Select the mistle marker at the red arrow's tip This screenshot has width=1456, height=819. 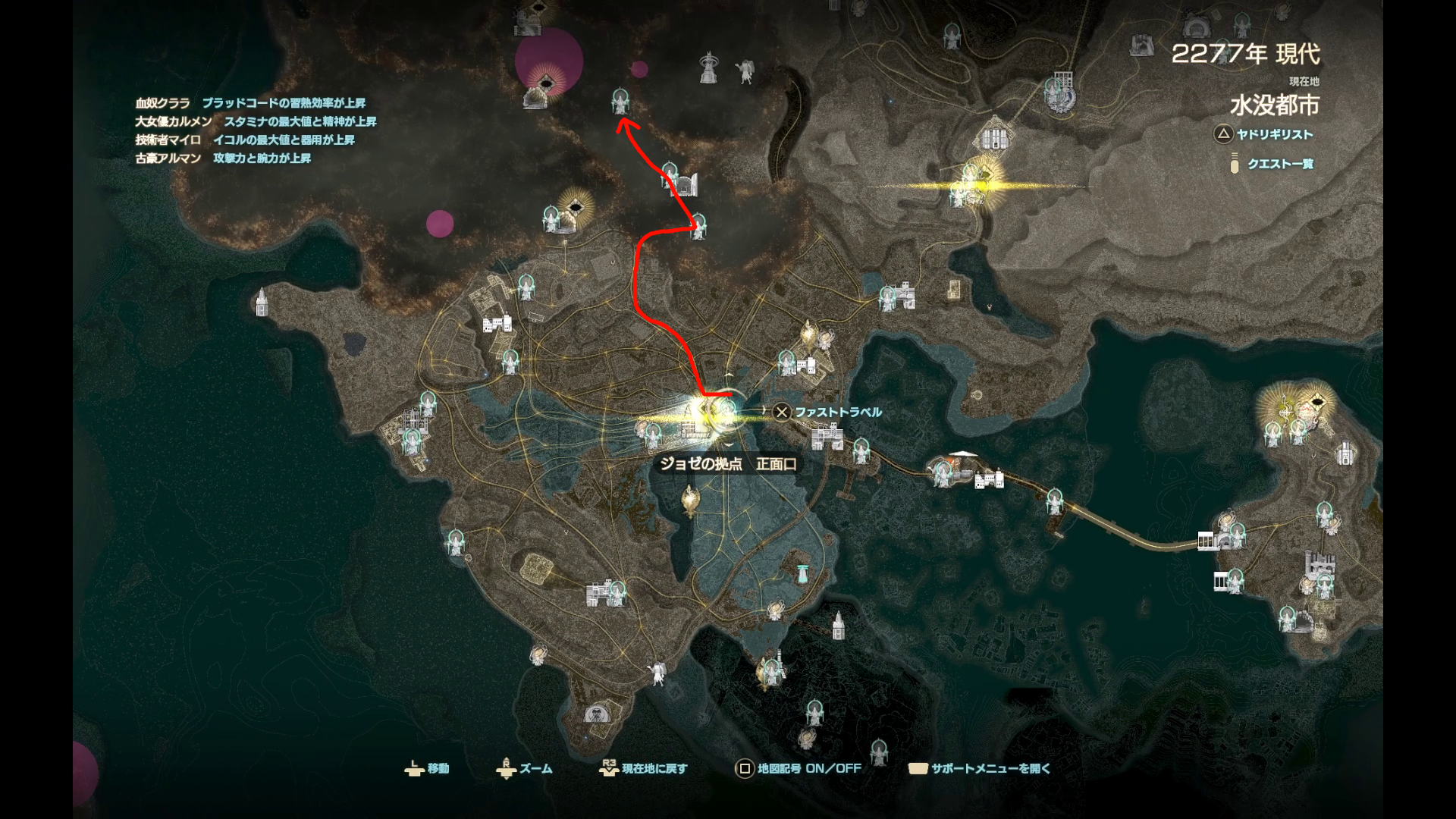[620, 102]
